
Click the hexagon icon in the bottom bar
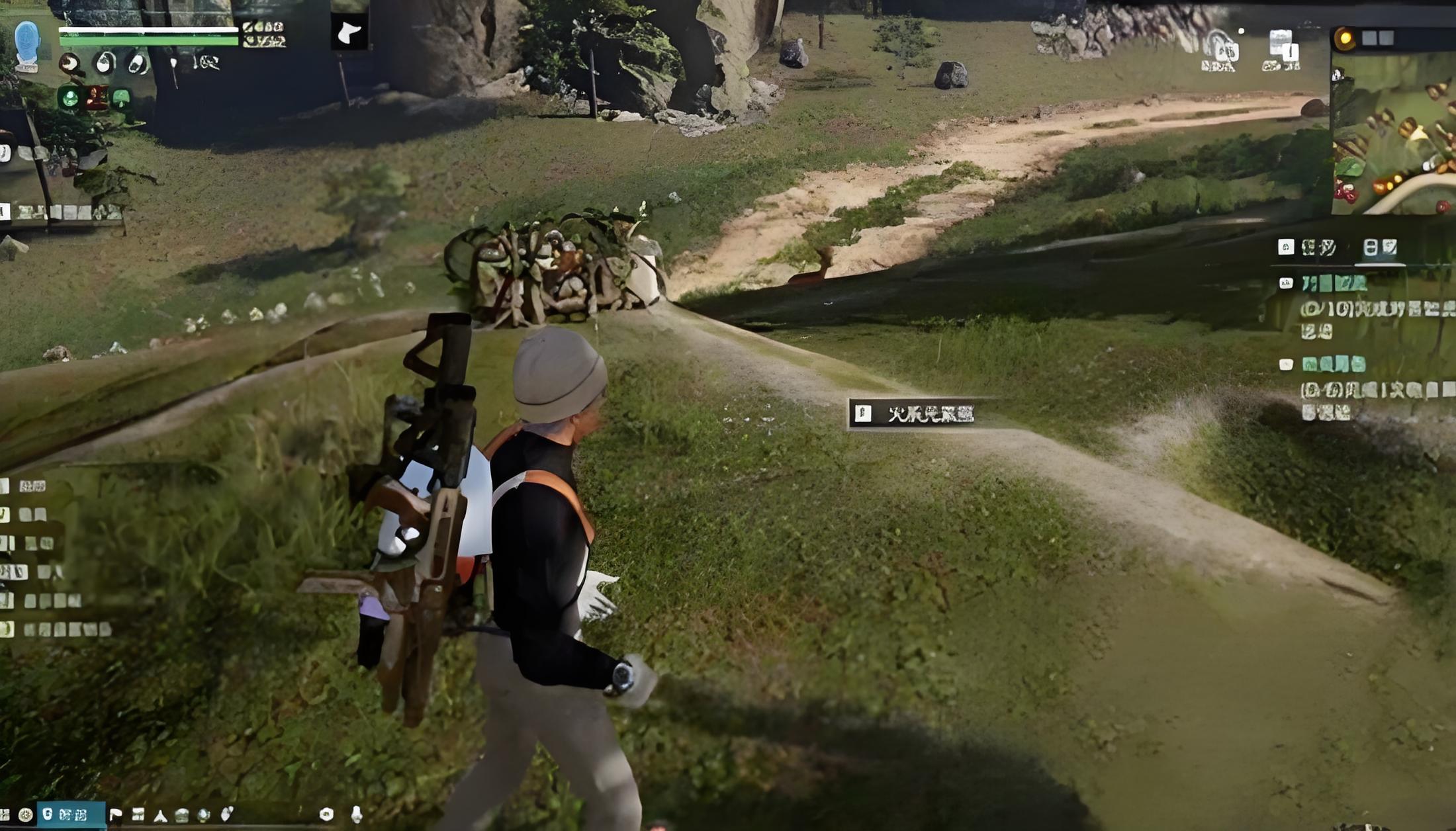coord(326,814)
